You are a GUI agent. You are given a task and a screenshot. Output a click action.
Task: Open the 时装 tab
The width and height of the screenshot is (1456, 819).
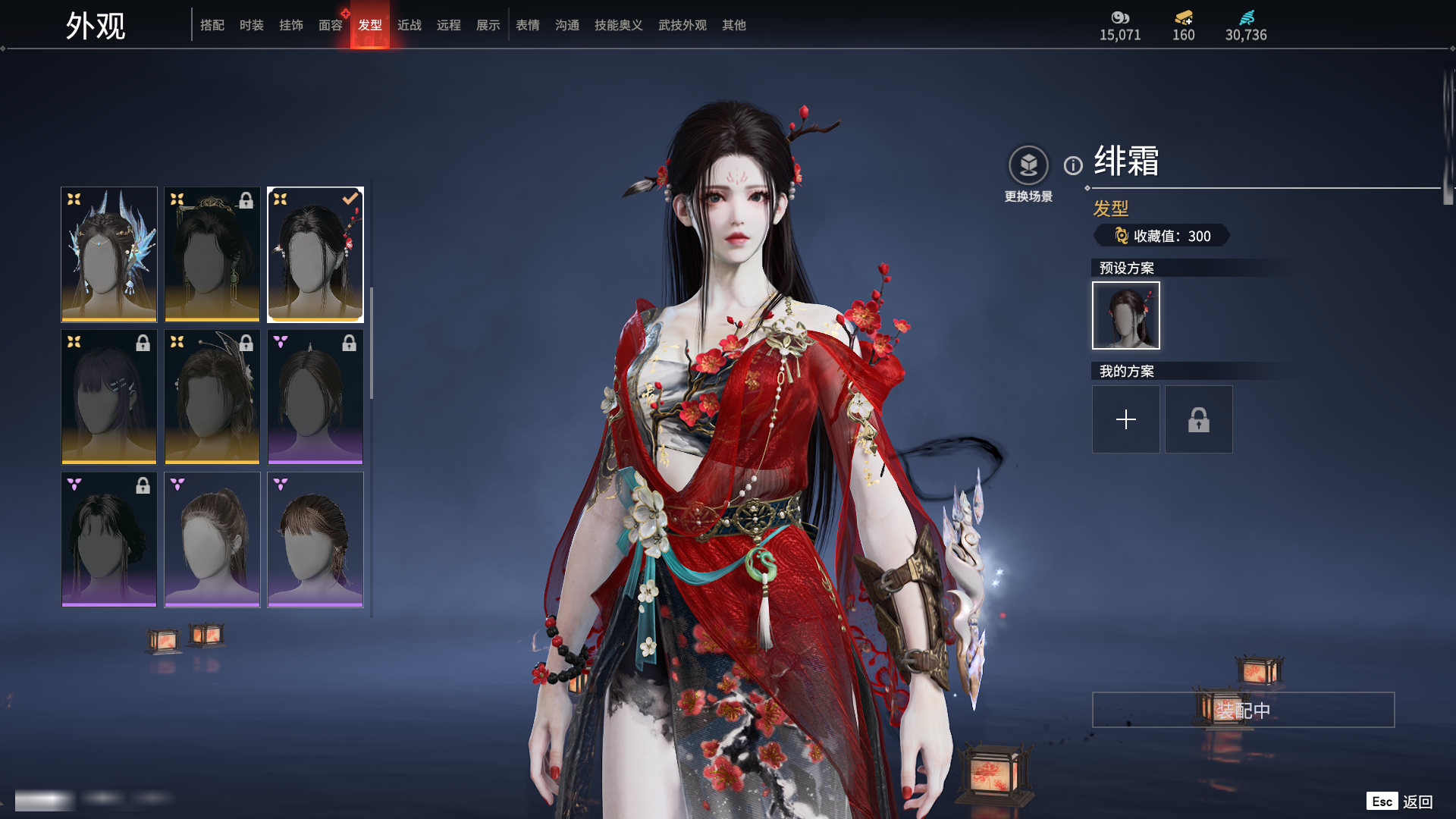coord(252,25)
